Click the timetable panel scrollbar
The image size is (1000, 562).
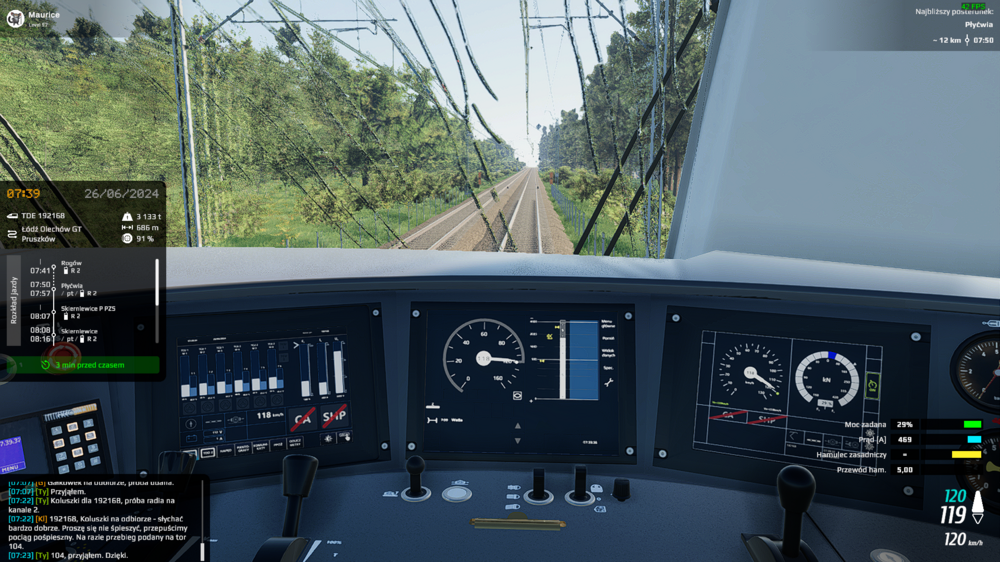pyautogui.click(x=157, y=282)
